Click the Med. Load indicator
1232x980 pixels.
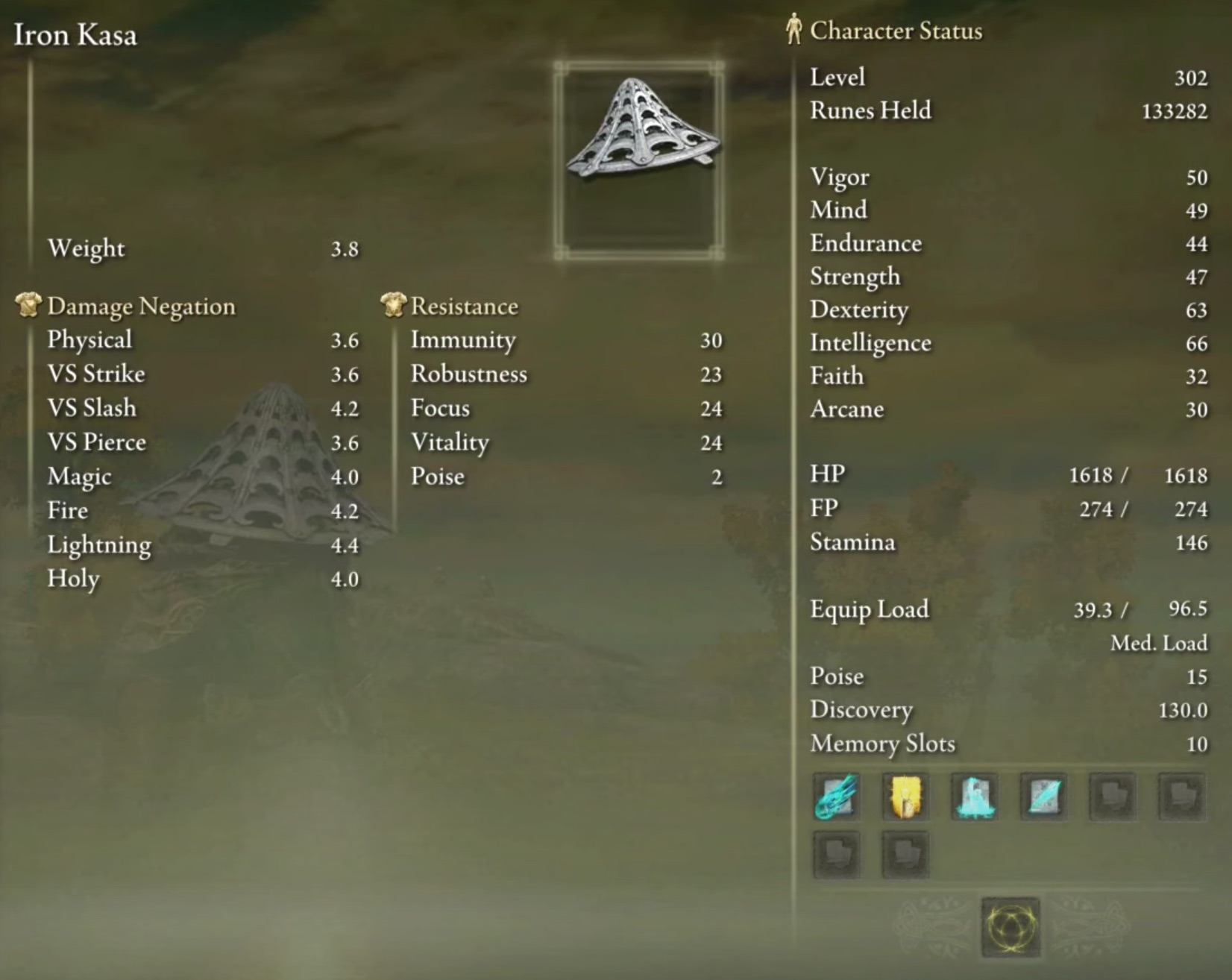(x=1158, y=642)
